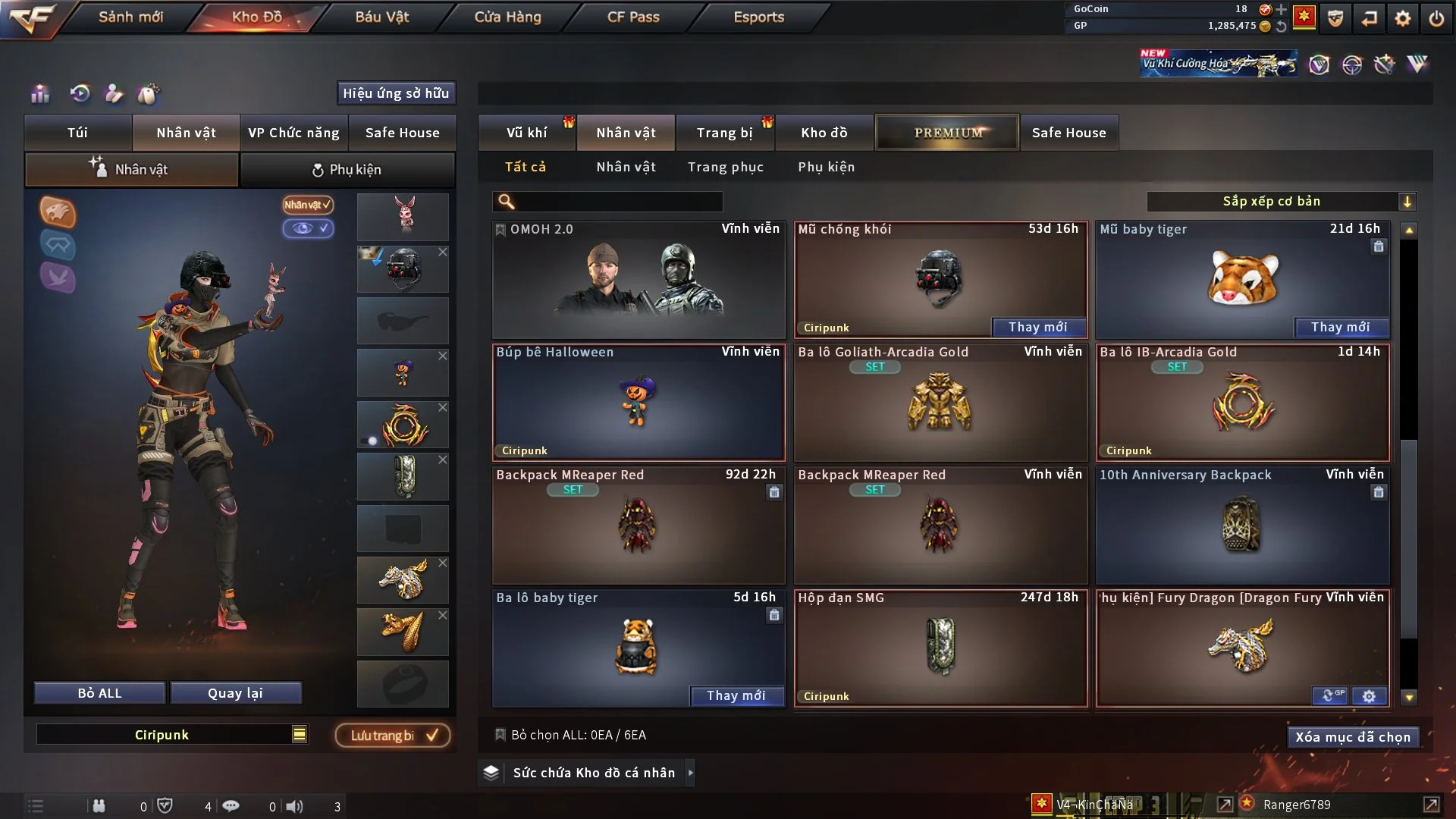1456x819 pixels.
Task: Click the Quay lại button
Action: click(x=235, y=693)
